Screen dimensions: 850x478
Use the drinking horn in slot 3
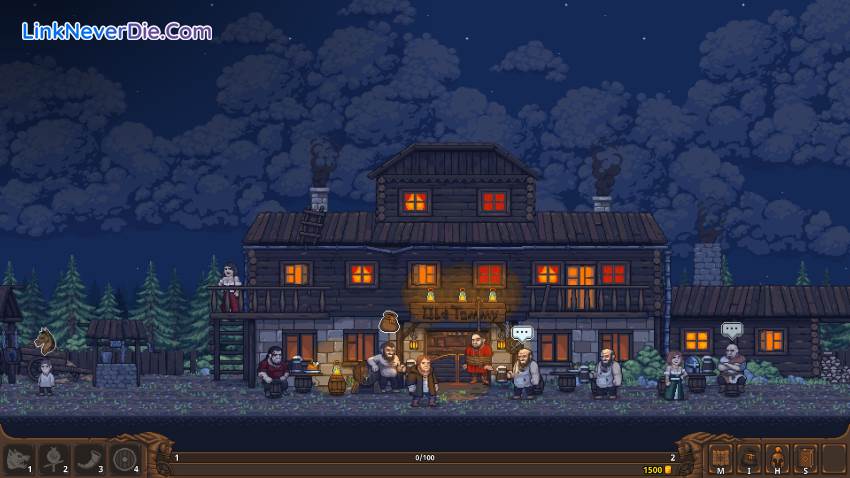[x=90, y=459]
